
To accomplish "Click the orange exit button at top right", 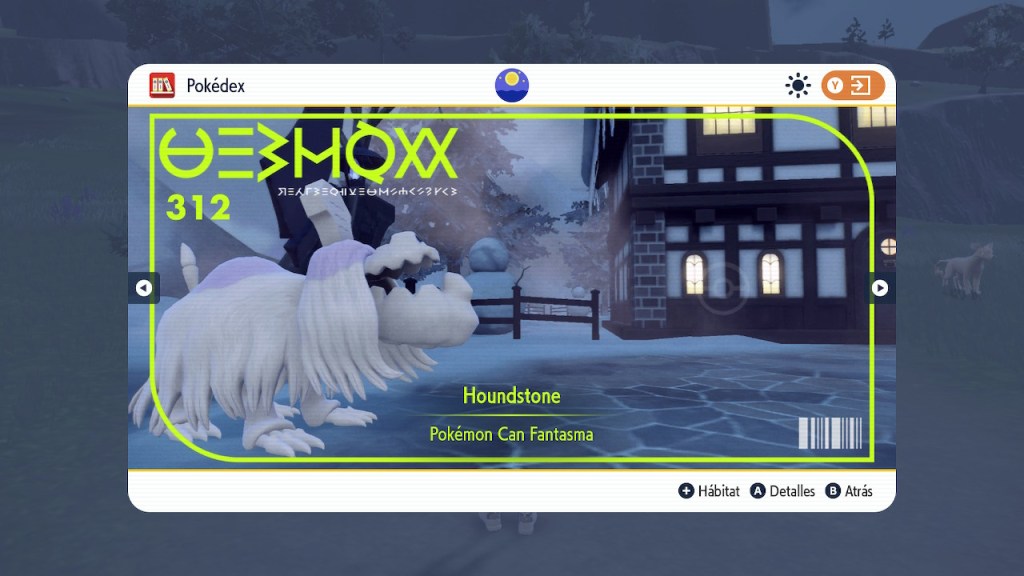I will pyautogui.click(x=853, y=86).
